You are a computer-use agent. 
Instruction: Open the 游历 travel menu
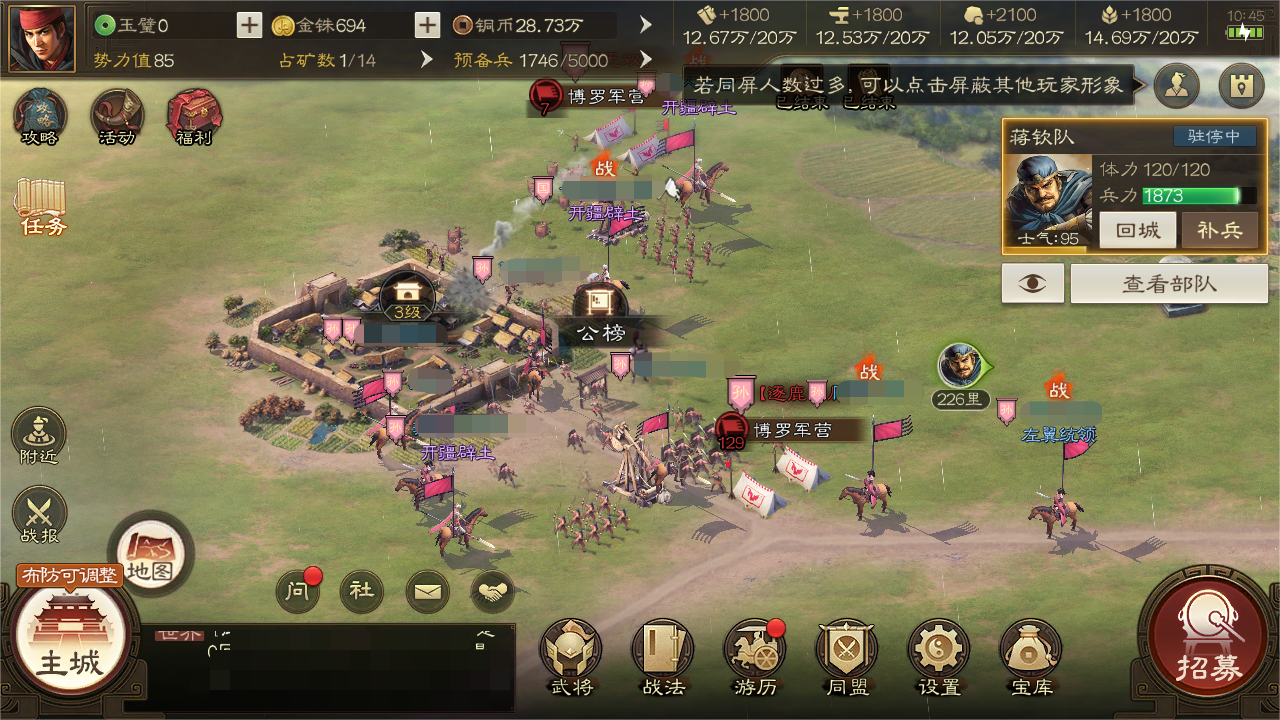(755, 656)
